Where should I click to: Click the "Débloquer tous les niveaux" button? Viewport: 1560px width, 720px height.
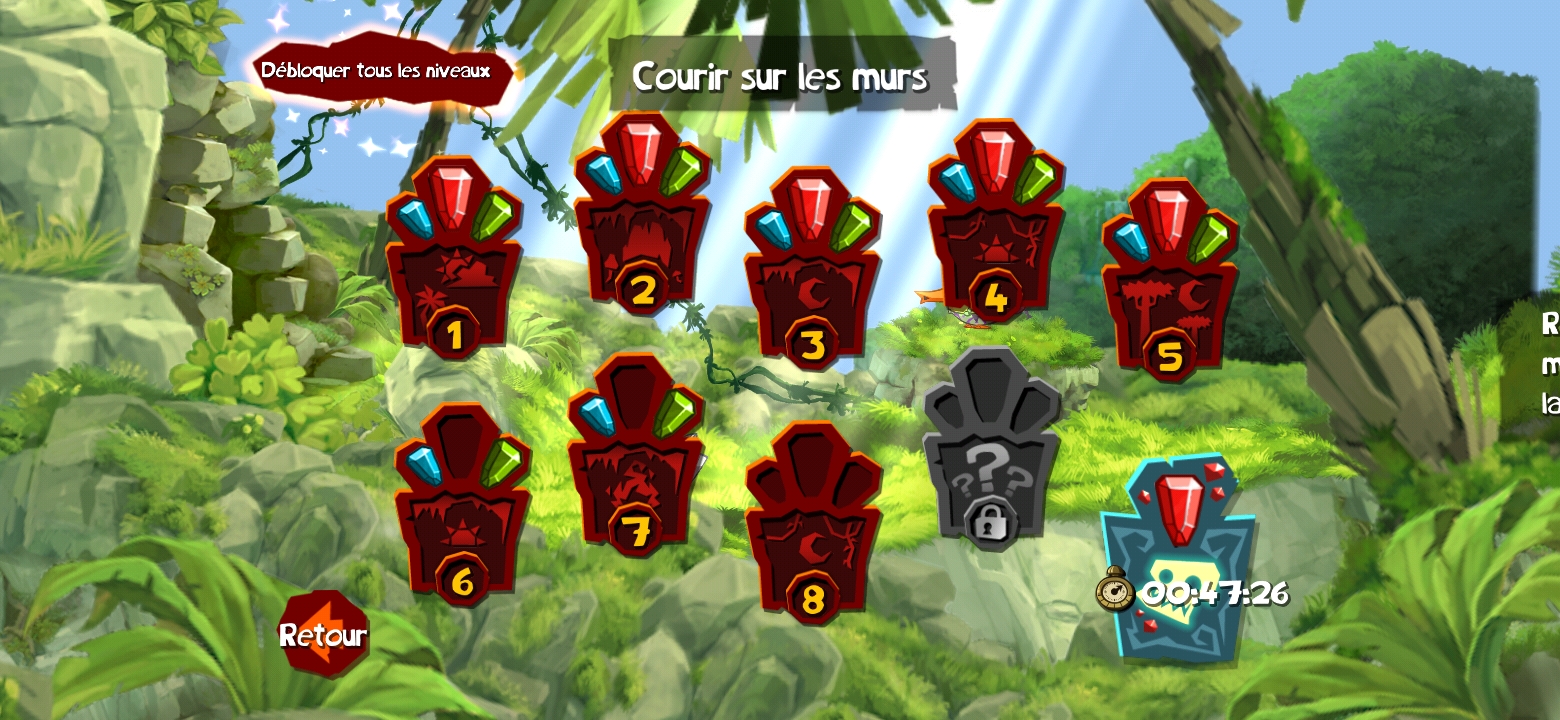tap(377, 71)
